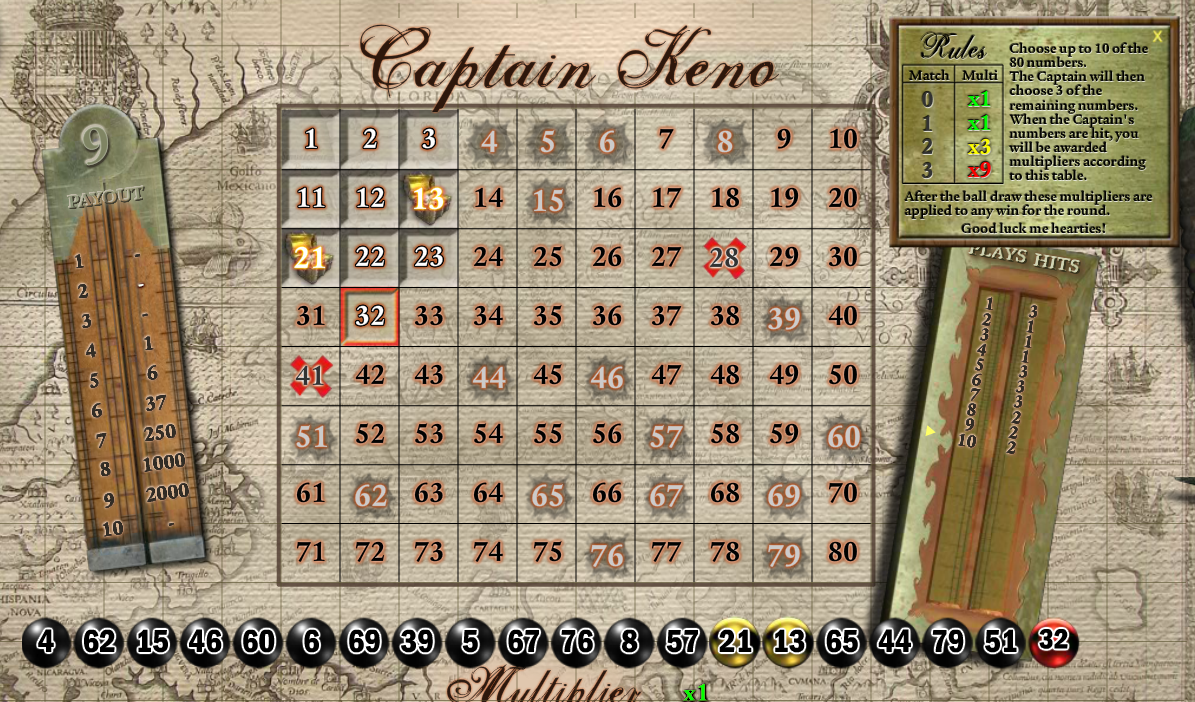Select number 39 on the board
This screenshot has width=1195, height=702.
783,317
